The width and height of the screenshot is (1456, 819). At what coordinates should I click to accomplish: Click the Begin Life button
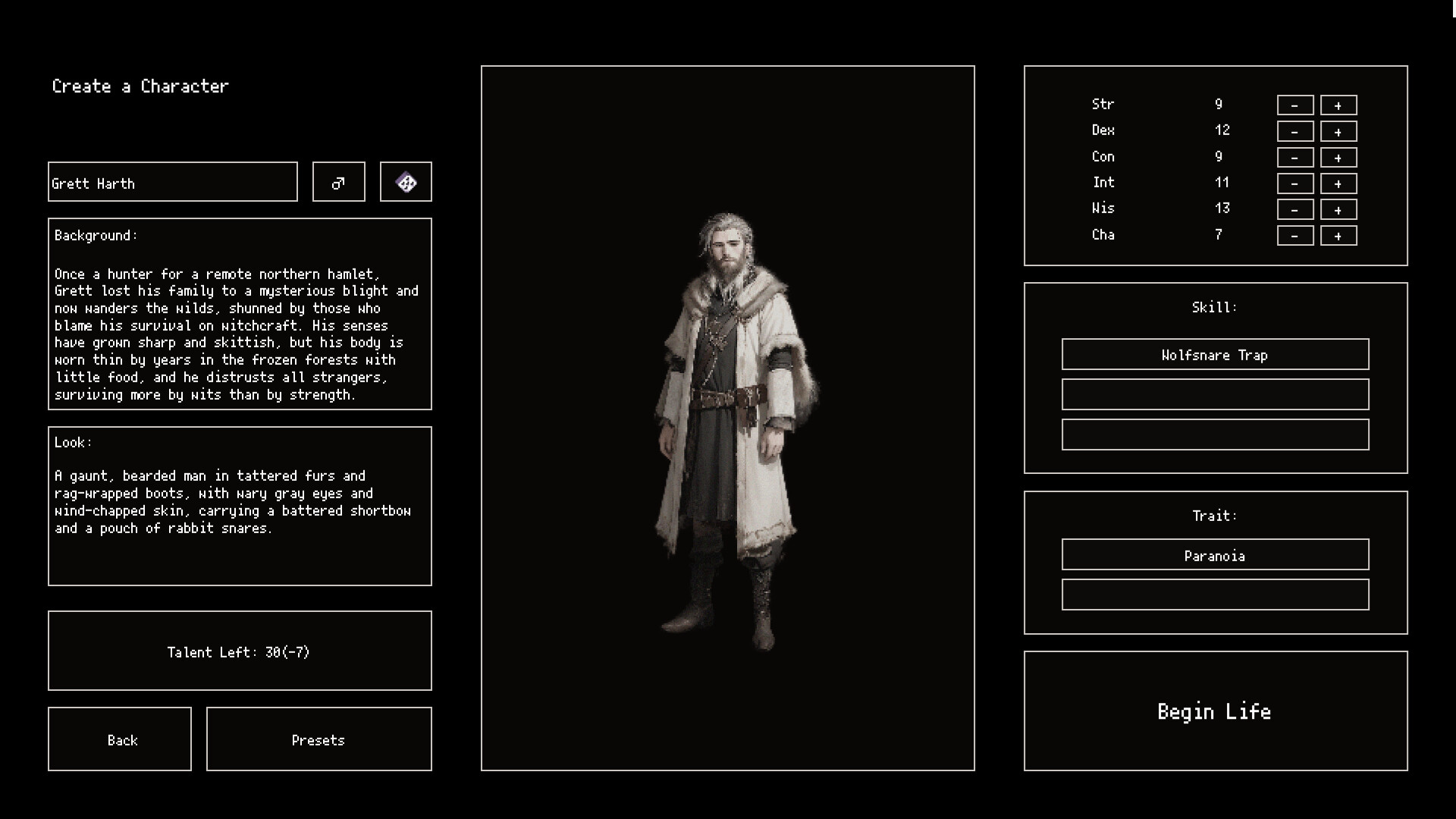tap(1215, 711)
